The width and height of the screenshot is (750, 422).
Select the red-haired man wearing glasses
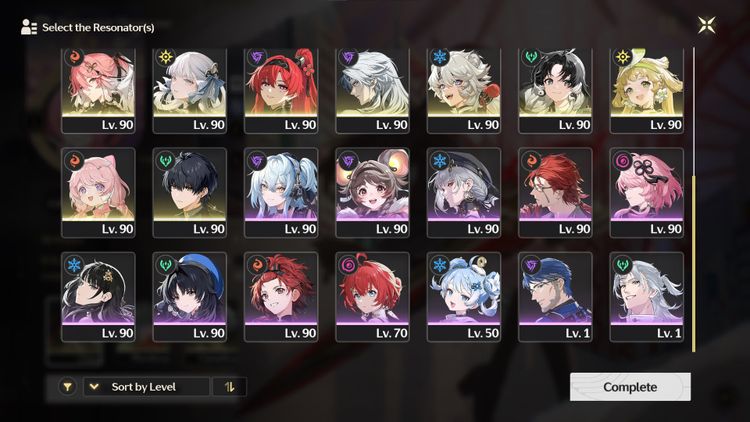pos(556,192)
